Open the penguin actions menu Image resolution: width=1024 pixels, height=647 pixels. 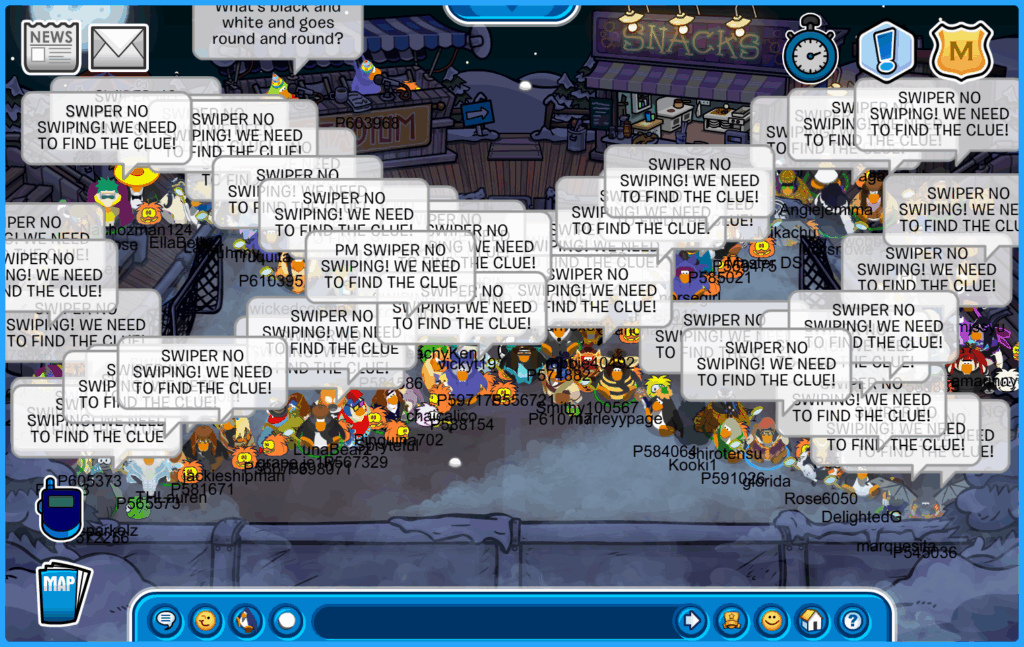(246, 621)
